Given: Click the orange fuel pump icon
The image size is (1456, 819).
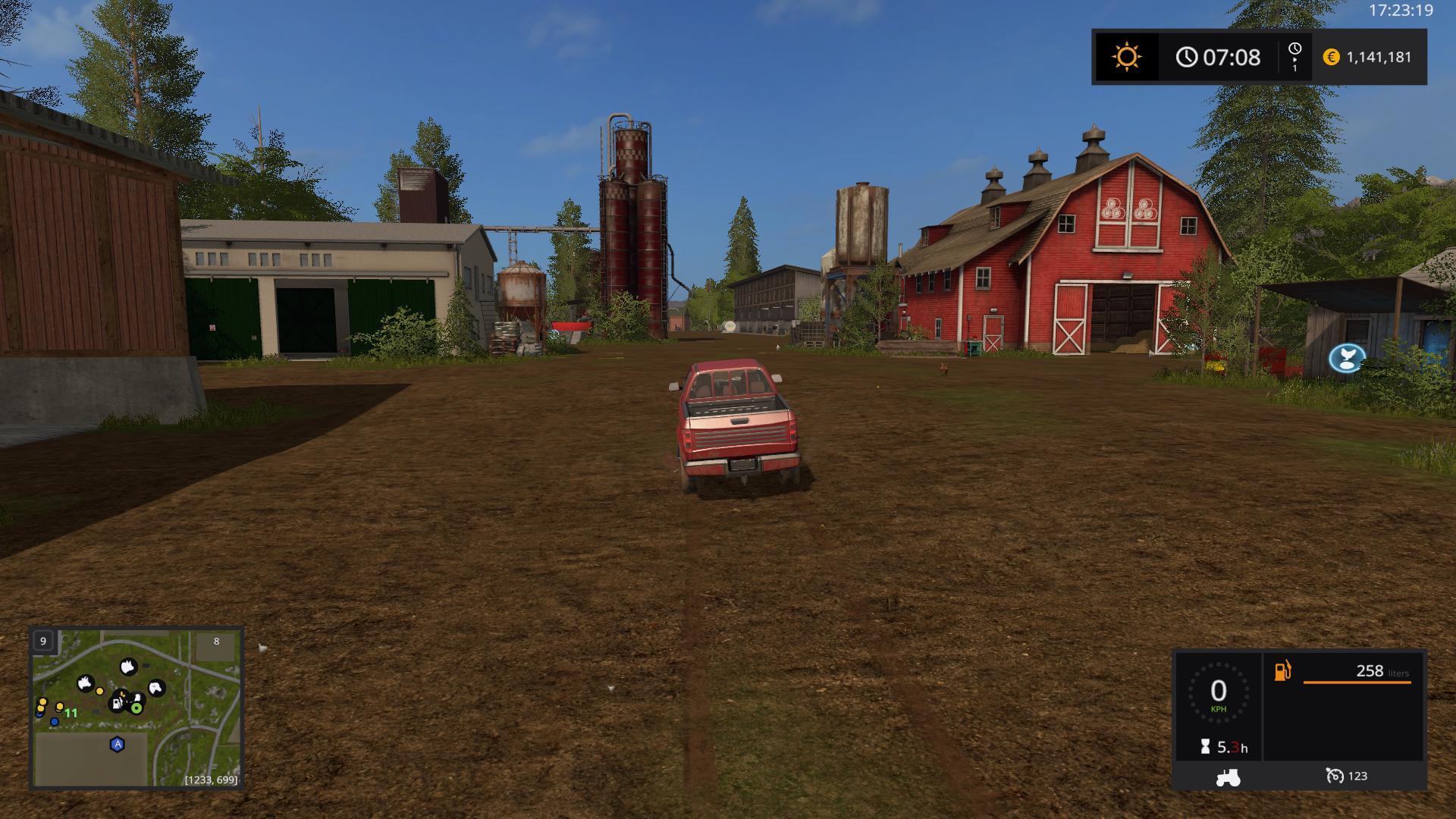Looking at the screenshot, I should tap(1282, 671).
